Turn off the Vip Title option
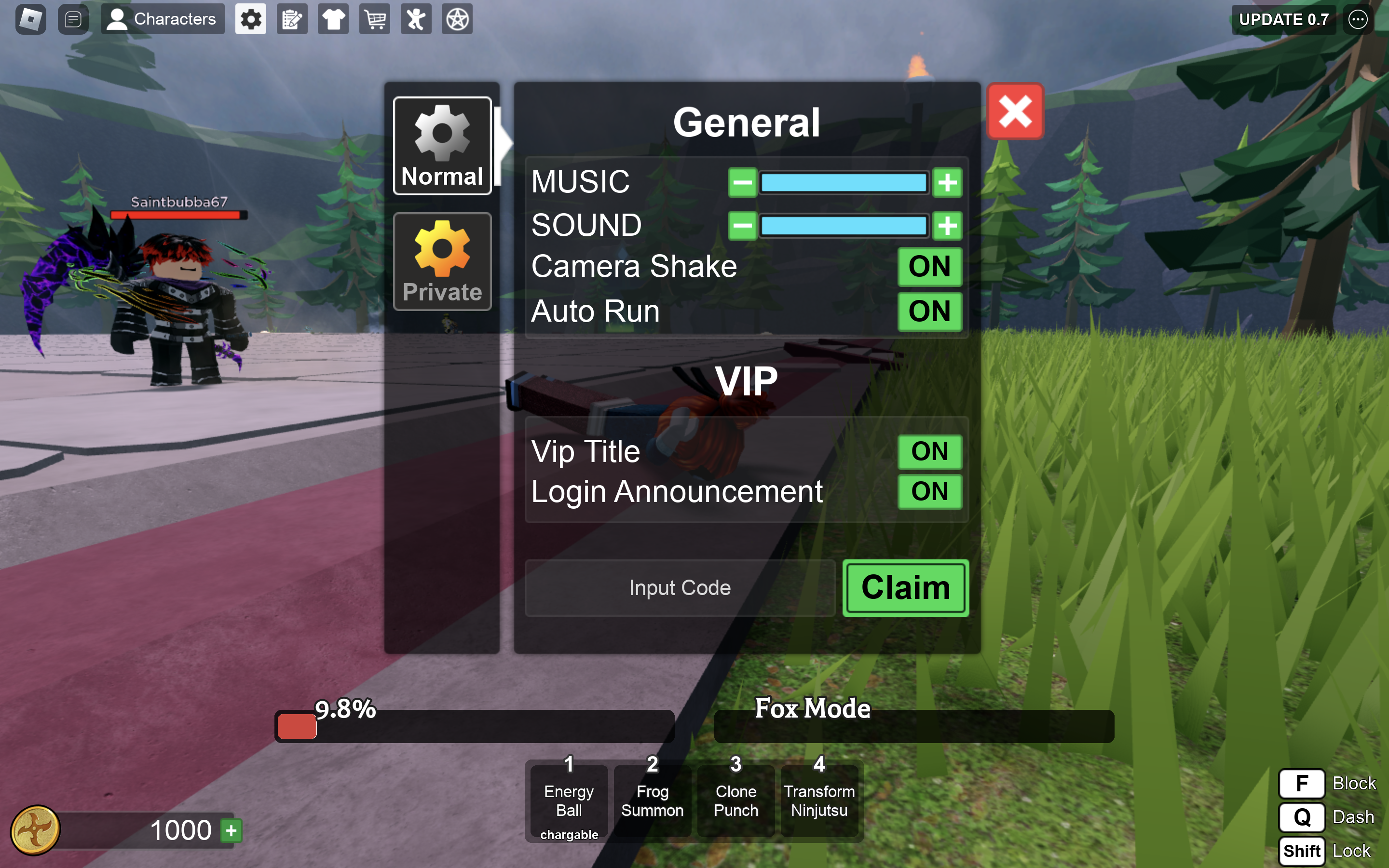This screenshot has height=868, width=1389. (929, 451)
